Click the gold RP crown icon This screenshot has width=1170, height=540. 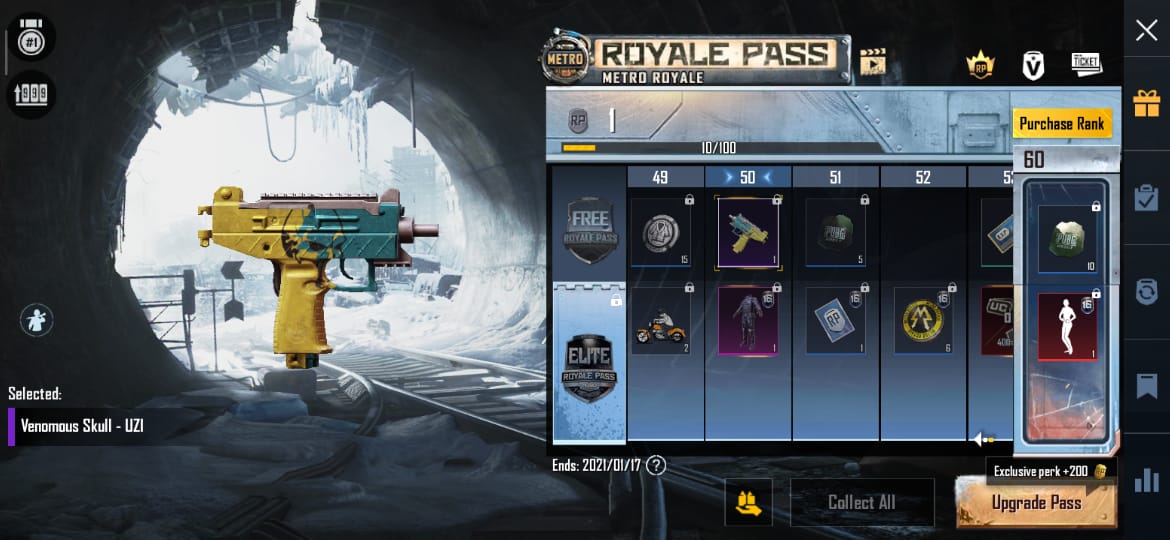[980, 65]
